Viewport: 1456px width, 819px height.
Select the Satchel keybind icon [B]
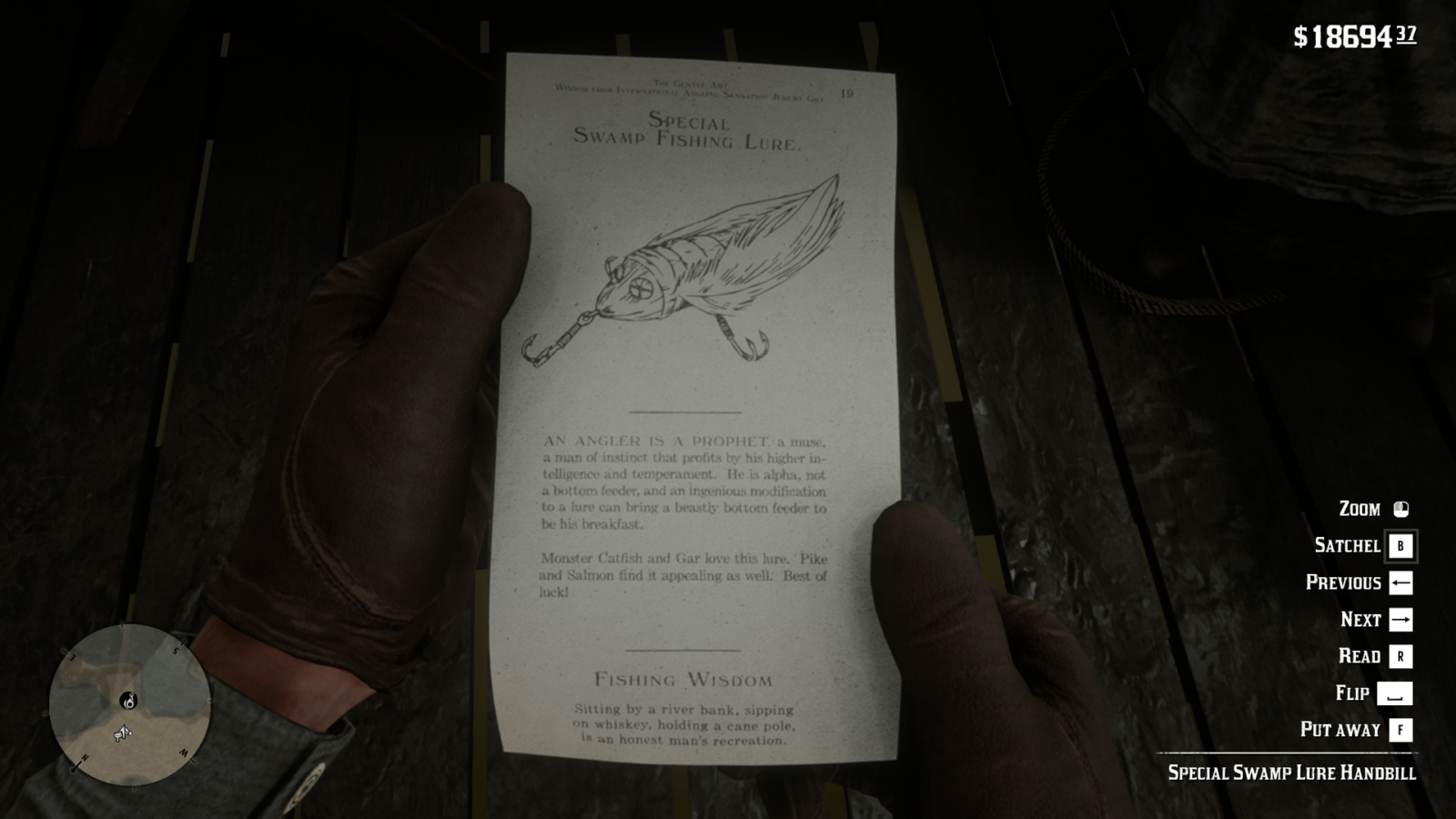1400,545
